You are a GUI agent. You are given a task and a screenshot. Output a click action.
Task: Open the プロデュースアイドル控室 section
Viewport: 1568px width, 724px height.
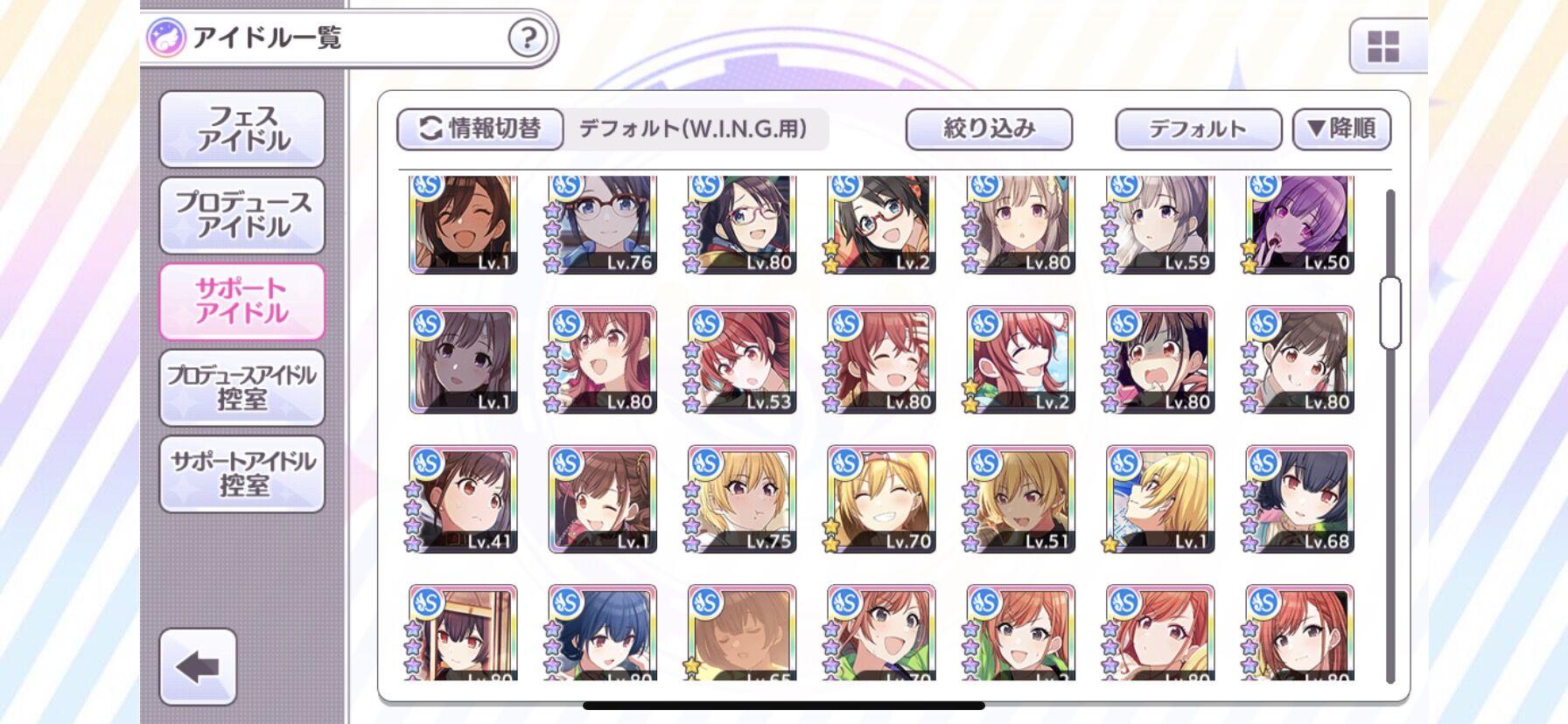242,387
